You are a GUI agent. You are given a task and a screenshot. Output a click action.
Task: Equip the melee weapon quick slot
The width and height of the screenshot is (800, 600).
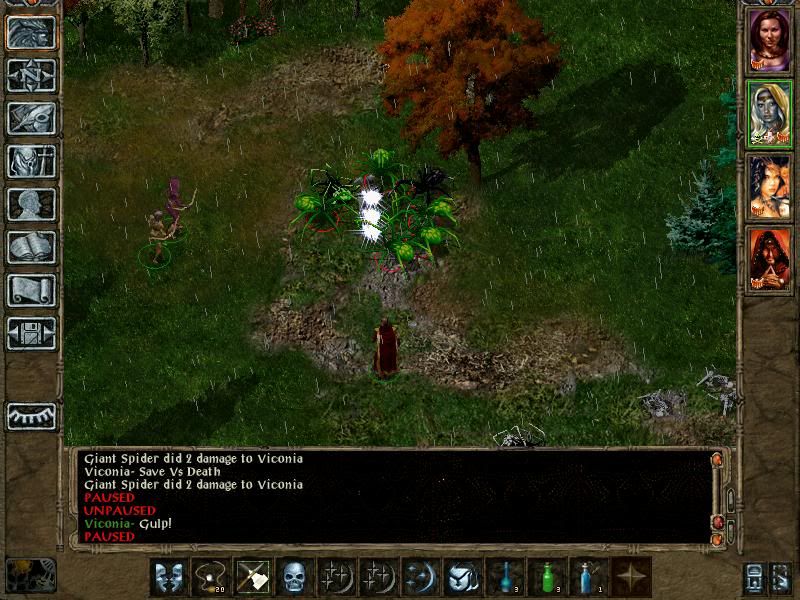(252, 576)
